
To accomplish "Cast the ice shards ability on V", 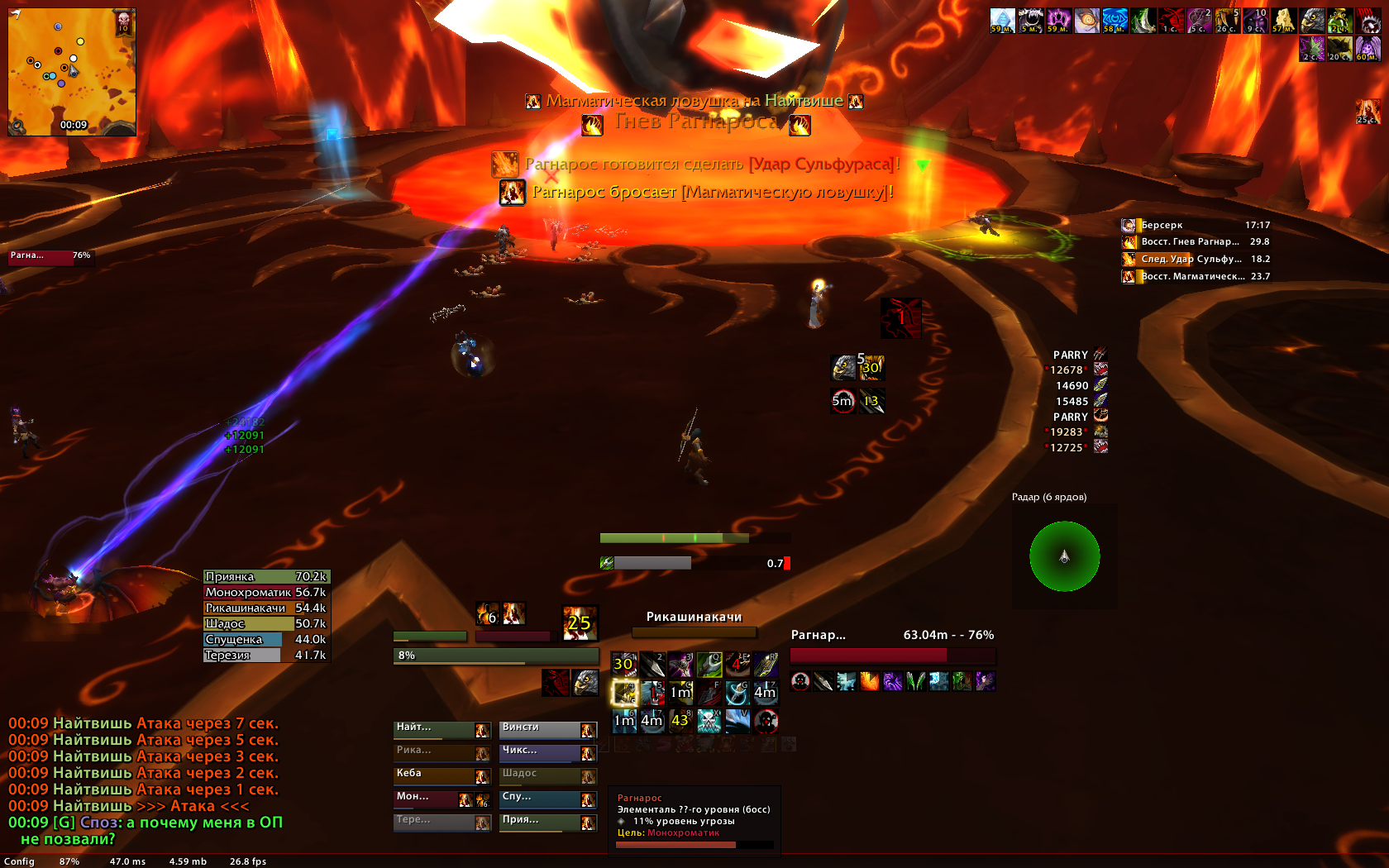I will click(x=737, y=721).
